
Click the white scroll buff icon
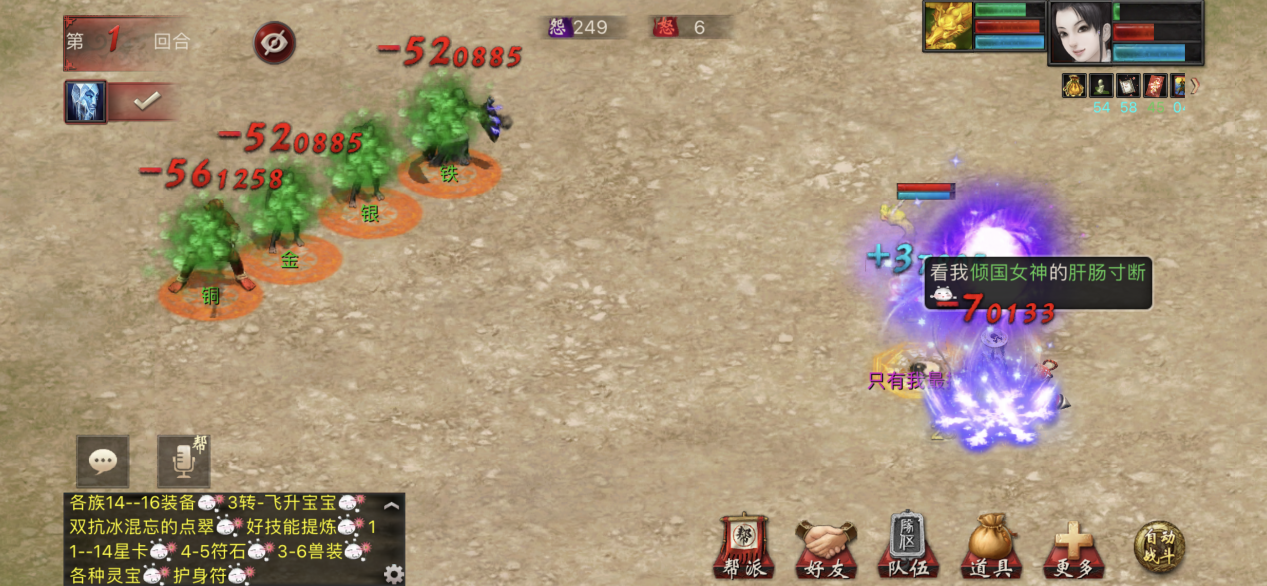click(1128, 85)
